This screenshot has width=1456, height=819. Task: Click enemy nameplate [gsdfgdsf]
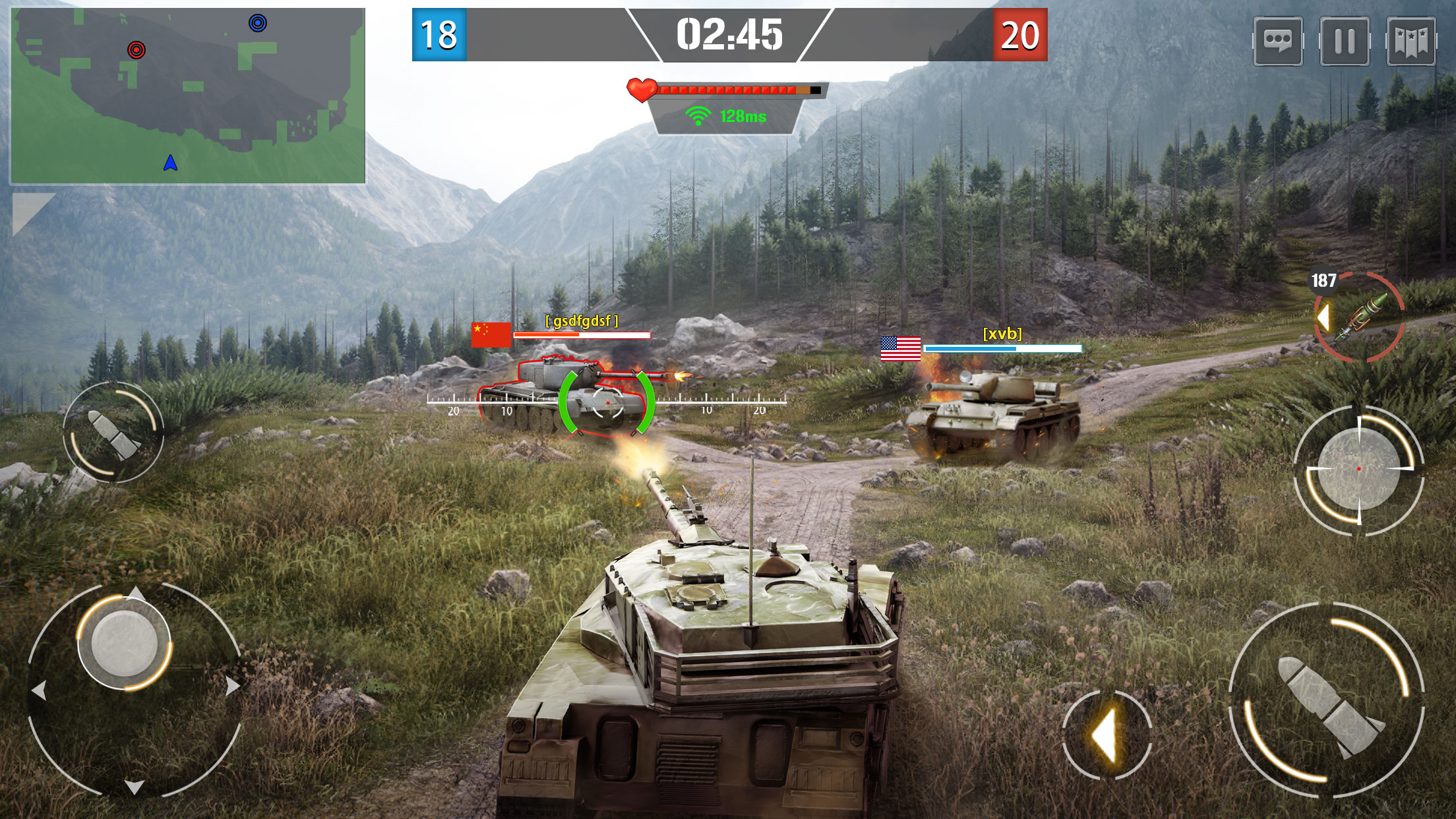tap(581, 322)
